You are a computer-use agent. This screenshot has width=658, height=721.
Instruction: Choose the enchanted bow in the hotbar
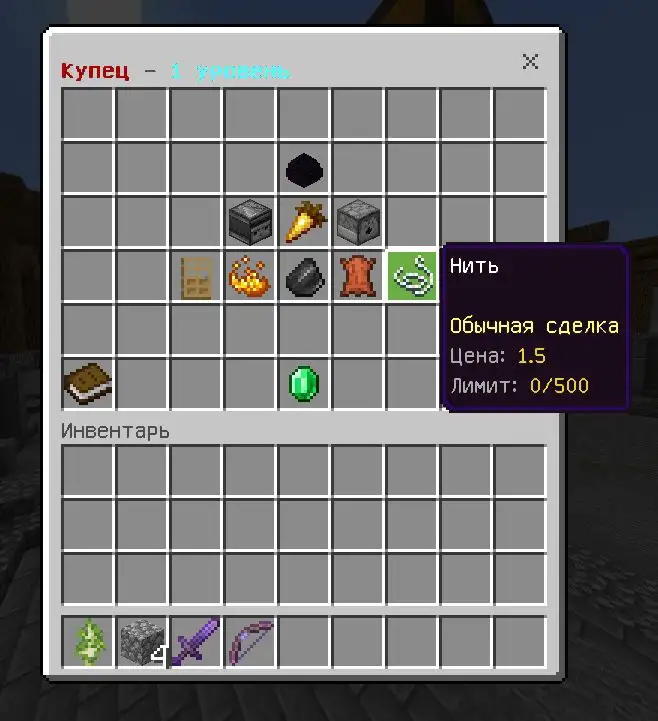click(250, 642)
